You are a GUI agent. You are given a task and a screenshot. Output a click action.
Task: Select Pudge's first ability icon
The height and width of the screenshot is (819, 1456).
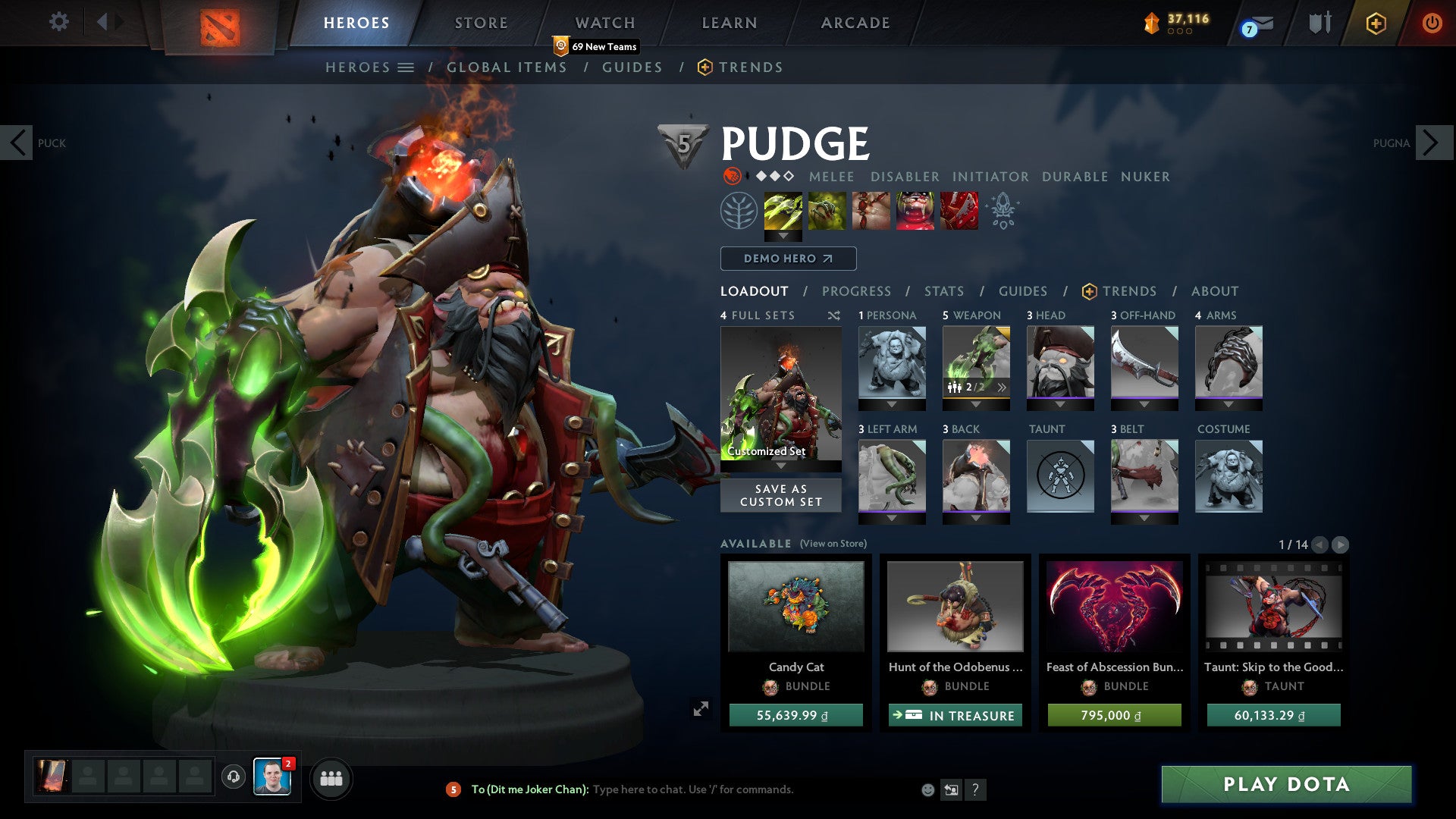(x=784, y=211)
